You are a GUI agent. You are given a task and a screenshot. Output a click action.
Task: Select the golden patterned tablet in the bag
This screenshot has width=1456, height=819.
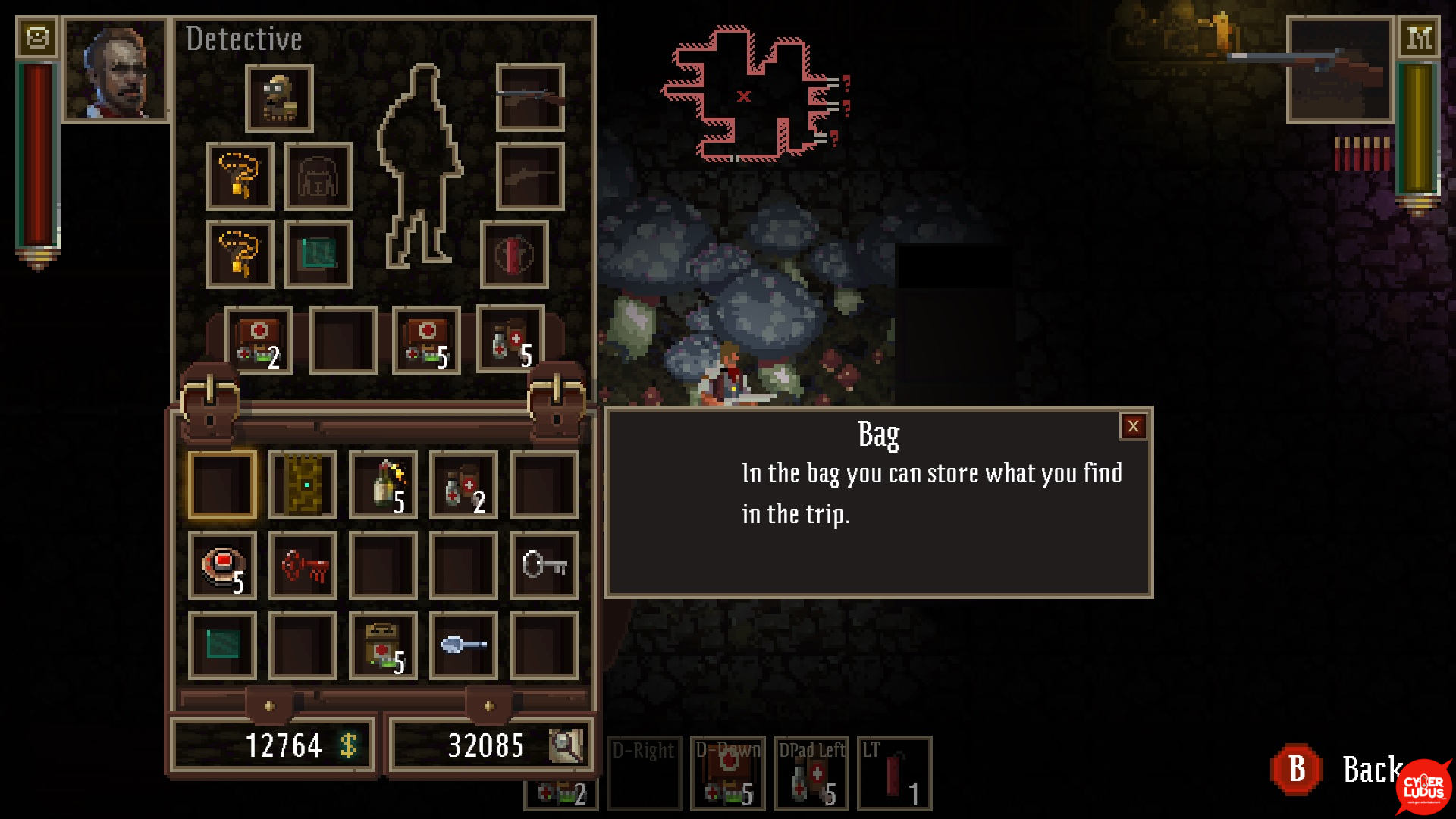click(x=303, y=485)
